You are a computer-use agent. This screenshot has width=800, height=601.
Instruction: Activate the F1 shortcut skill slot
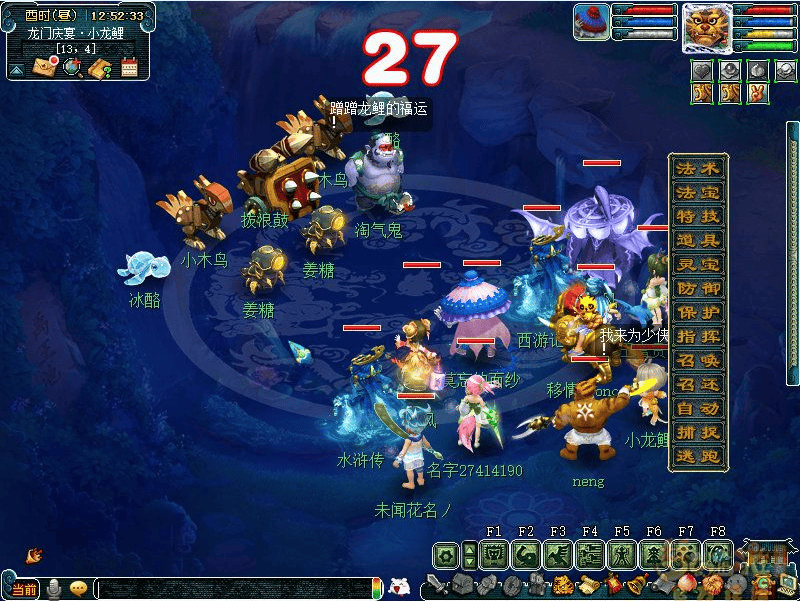coord(493,554)
